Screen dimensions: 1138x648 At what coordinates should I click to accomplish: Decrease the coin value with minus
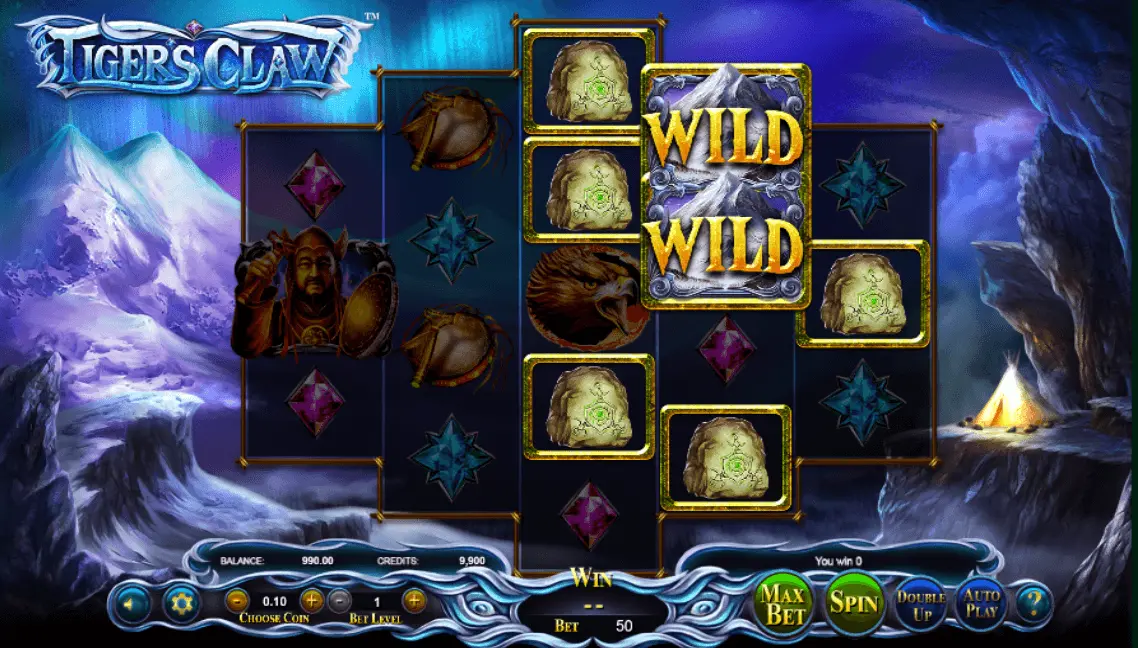tap(237, 601)
